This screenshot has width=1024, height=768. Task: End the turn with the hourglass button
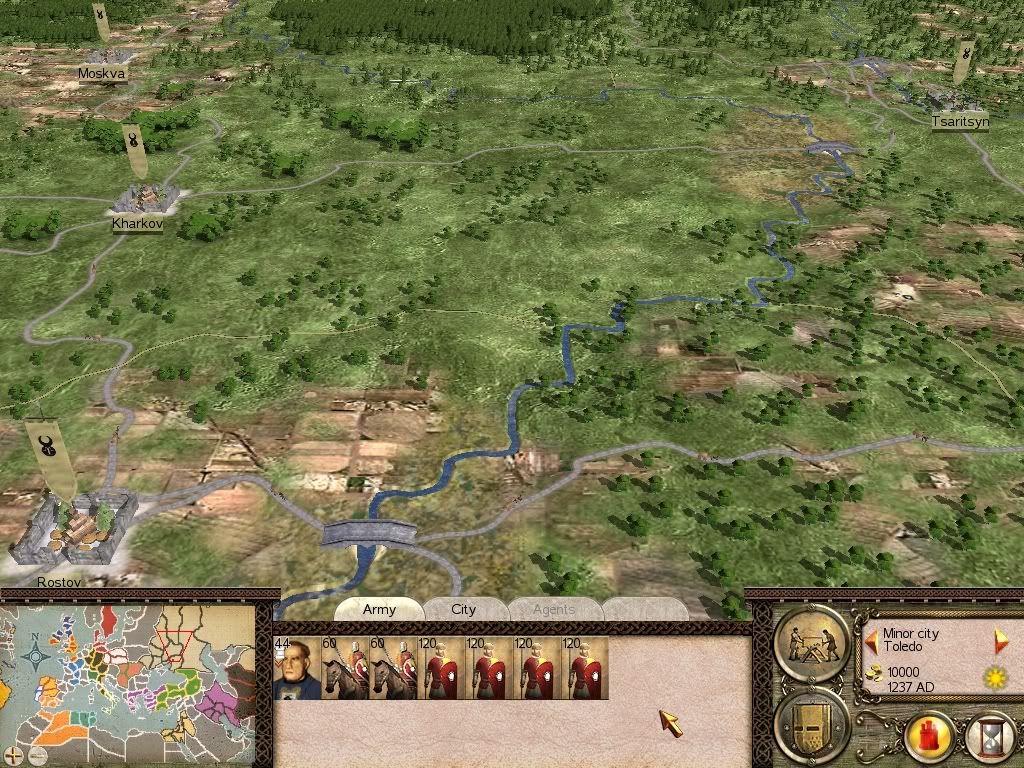[990, 738]
